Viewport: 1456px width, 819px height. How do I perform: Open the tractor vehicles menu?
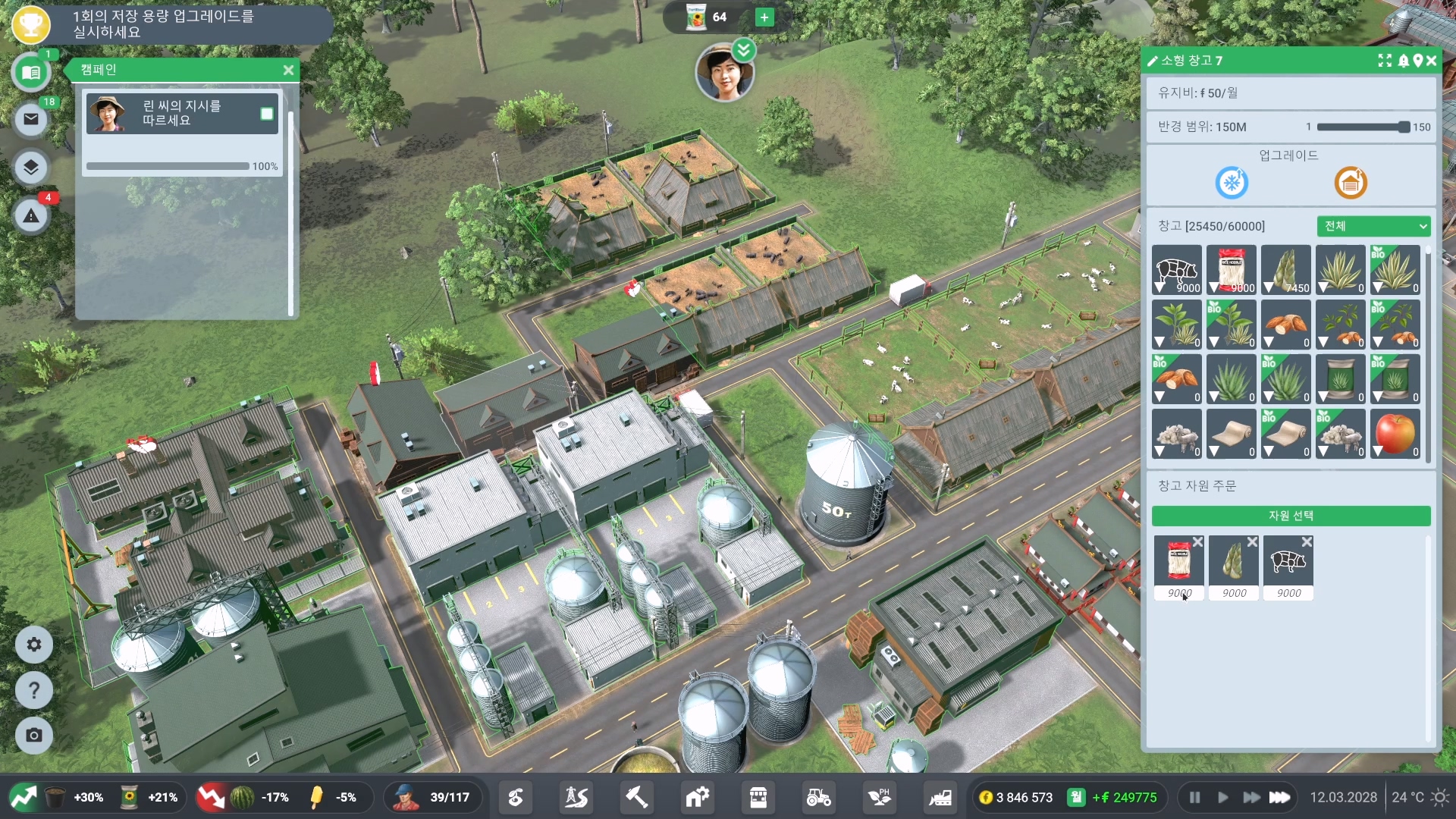[818, 797]
